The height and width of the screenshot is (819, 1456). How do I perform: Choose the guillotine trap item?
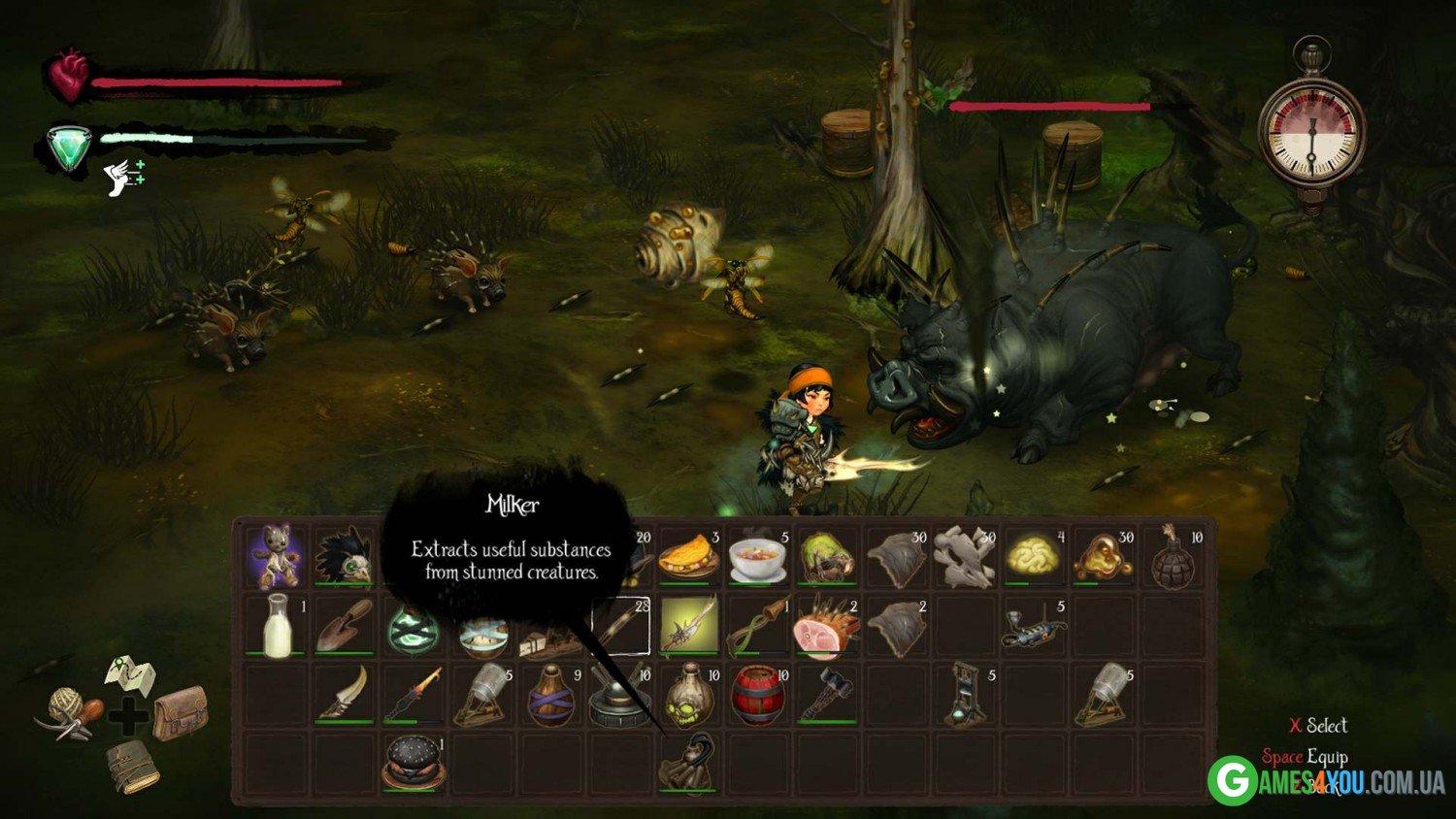pyautogui.click(x=964, y=696)
